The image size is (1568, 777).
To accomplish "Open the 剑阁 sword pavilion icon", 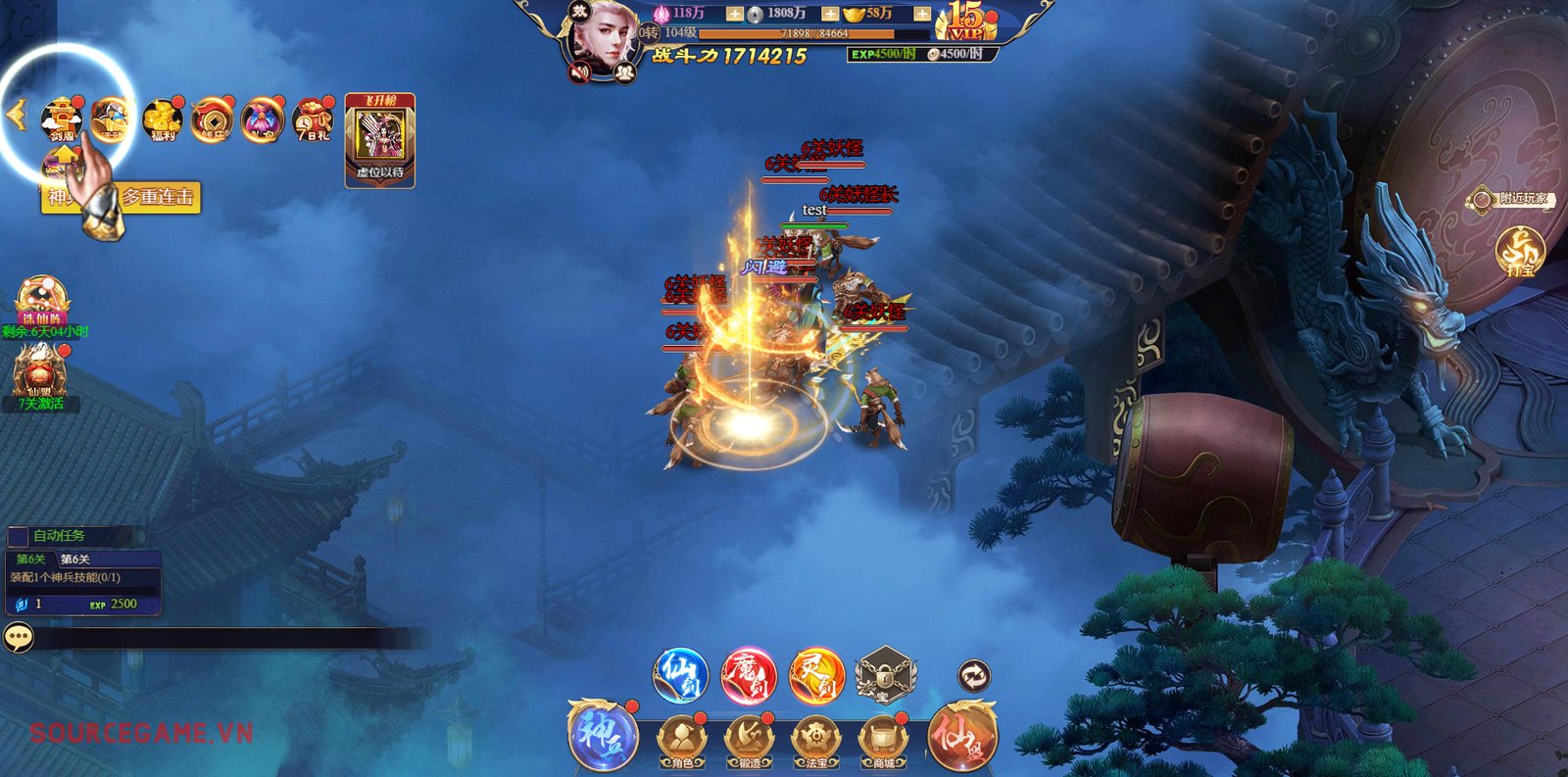I will click(61, 120).
